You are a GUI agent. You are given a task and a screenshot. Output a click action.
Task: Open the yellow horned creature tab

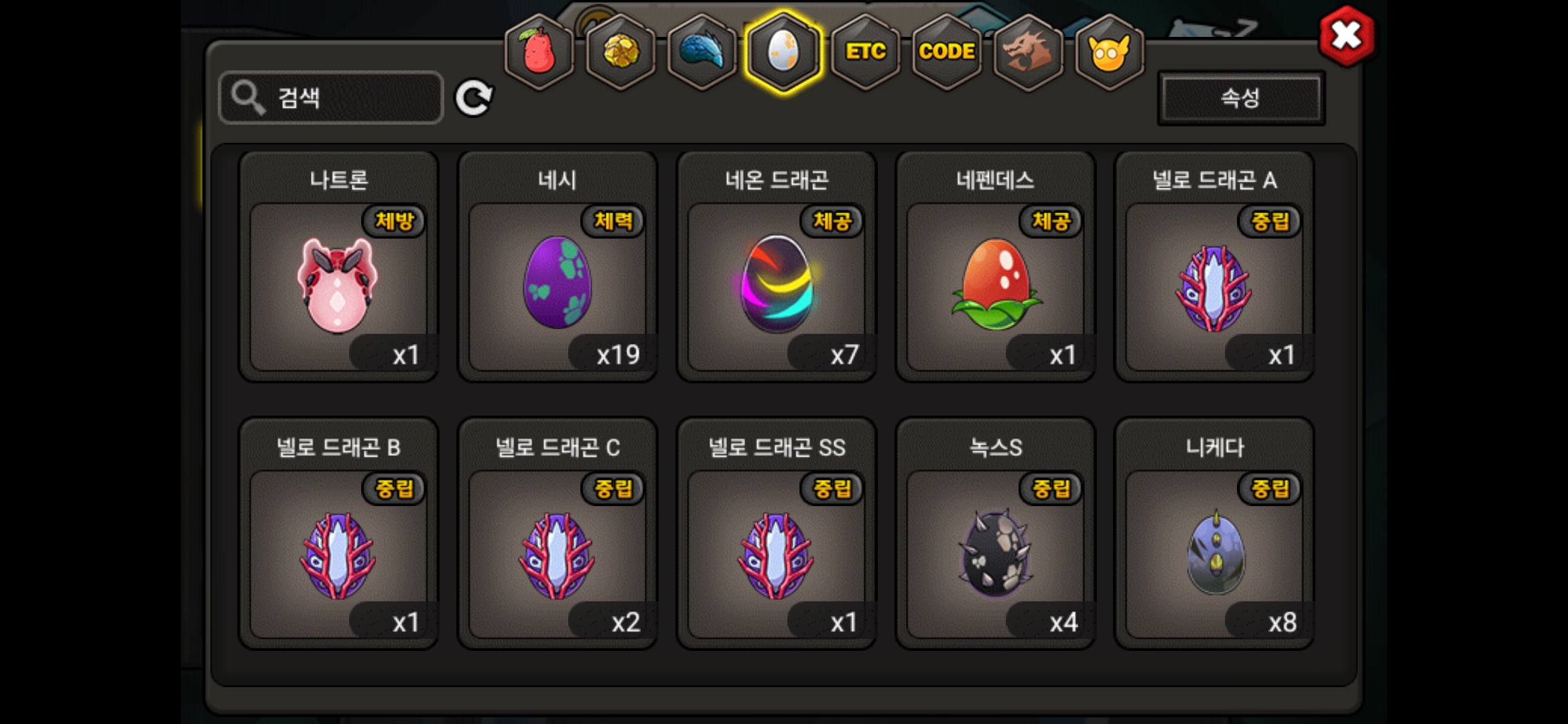(x=1110, y=52)
